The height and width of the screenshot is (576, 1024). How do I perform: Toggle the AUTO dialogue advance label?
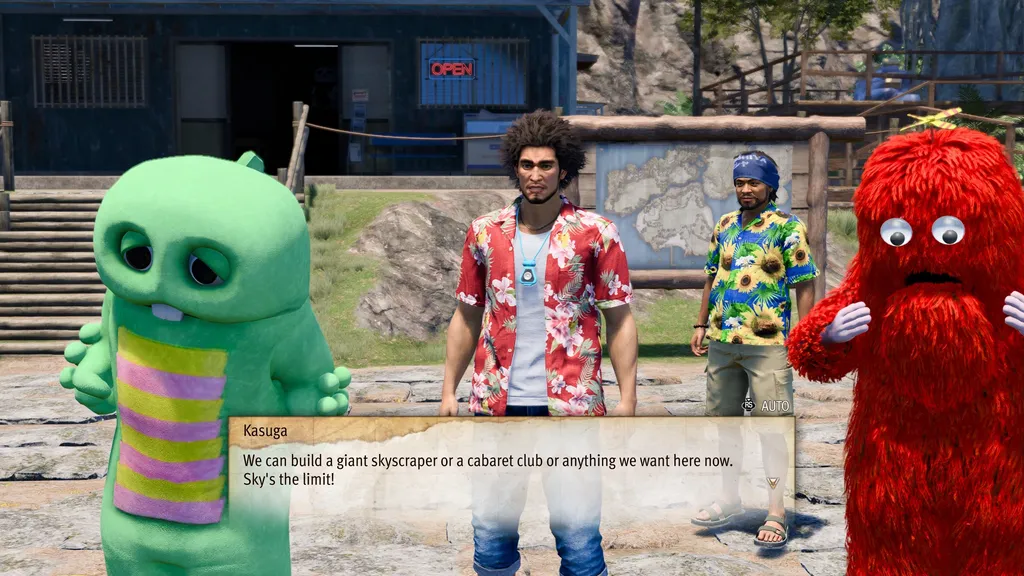click(775, 406)
